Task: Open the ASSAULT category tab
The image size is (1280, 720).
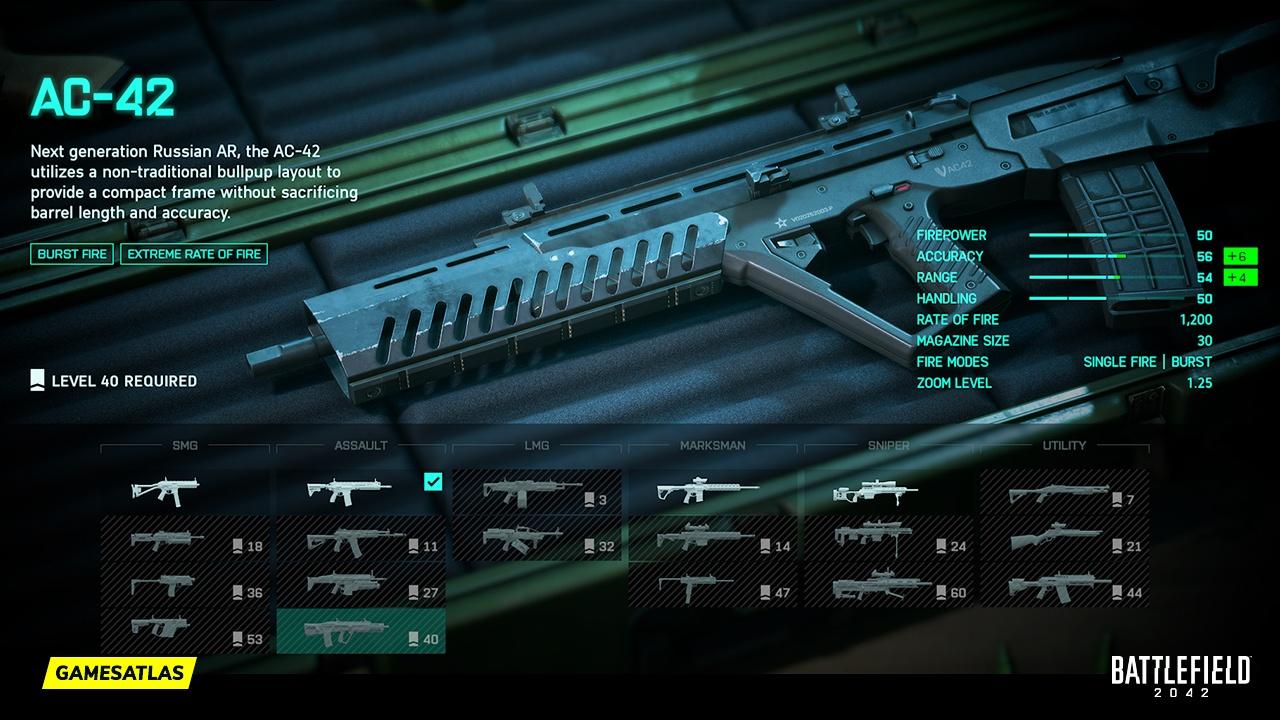Action: point(362,445)
